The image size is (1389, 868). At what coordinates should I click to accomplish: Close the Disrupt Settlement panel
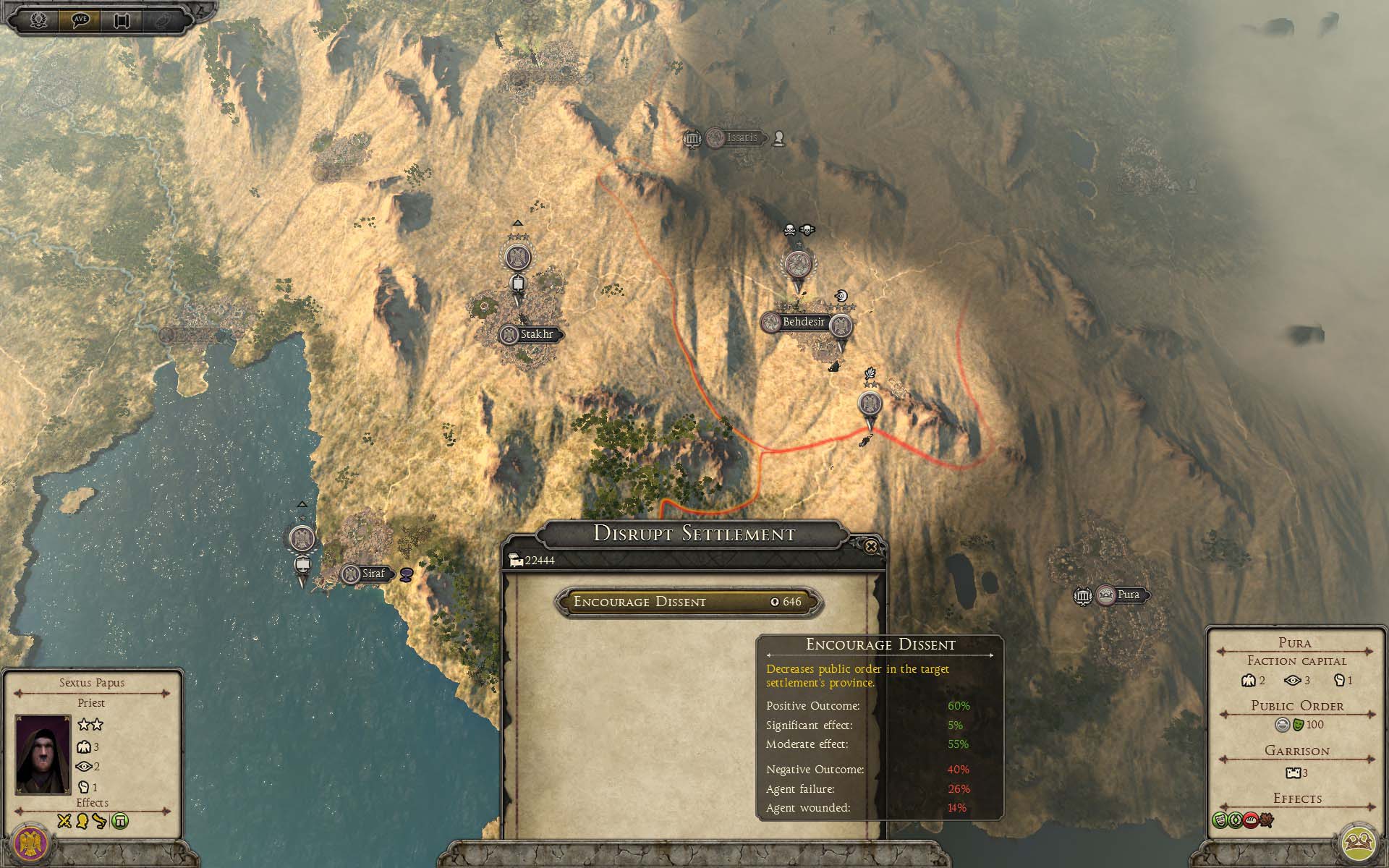tap(871, 547)
